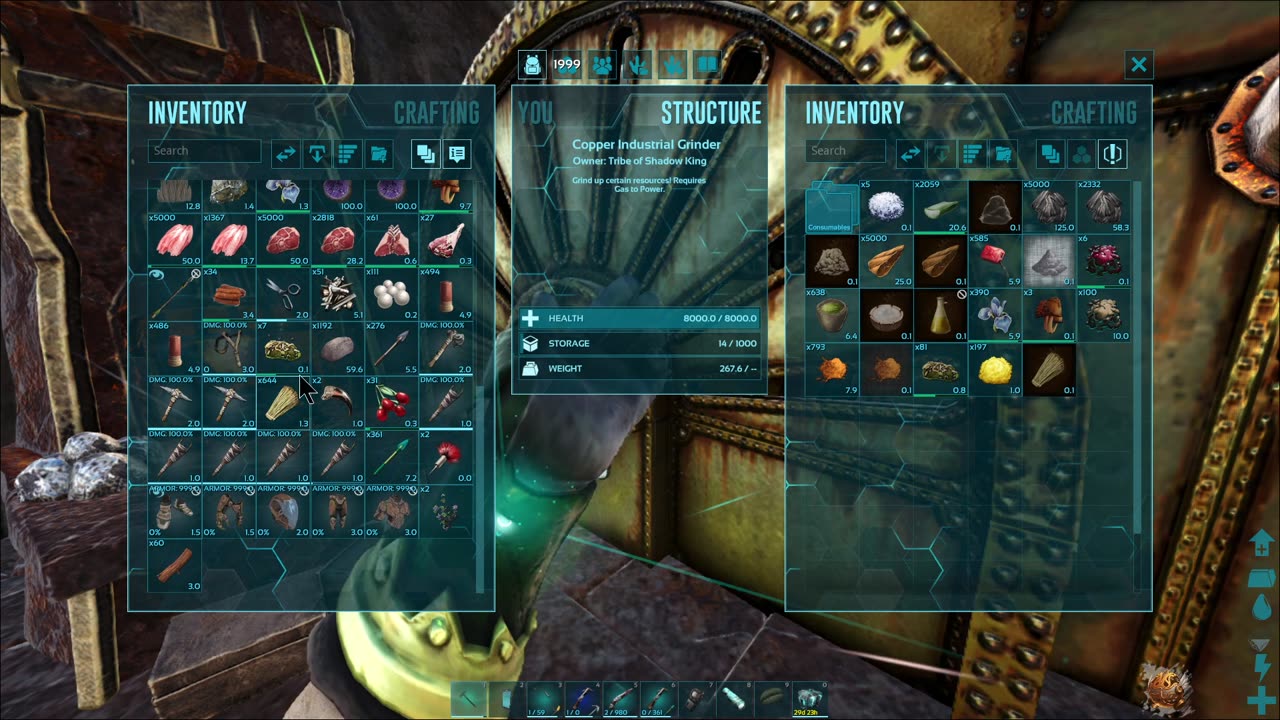Open the book icon at top
Viewport: 1280px width, 720px height.
pyautogui.click(x=708, y=65)
